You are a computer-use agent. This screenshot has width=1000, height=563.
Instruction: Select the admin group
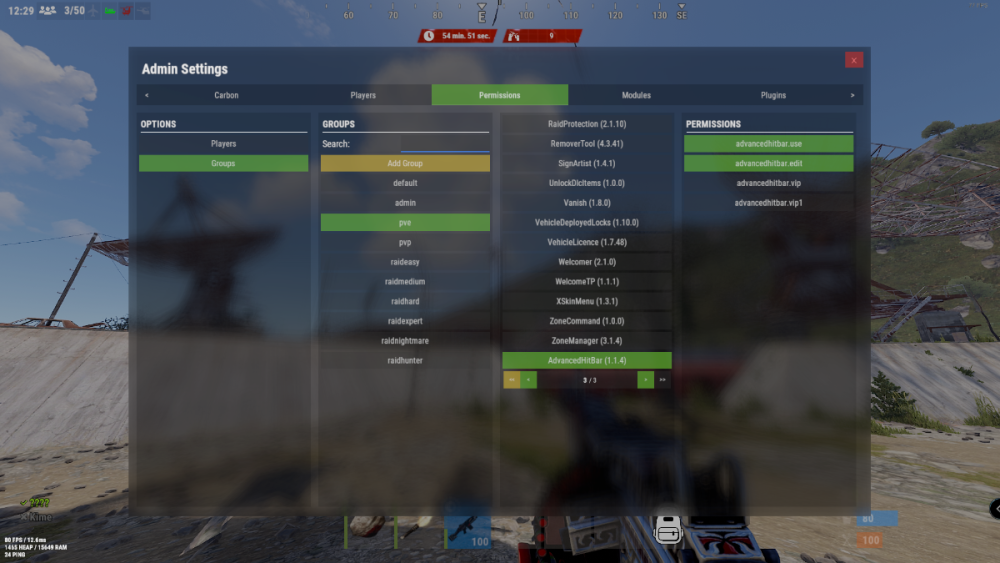[405, 203]
